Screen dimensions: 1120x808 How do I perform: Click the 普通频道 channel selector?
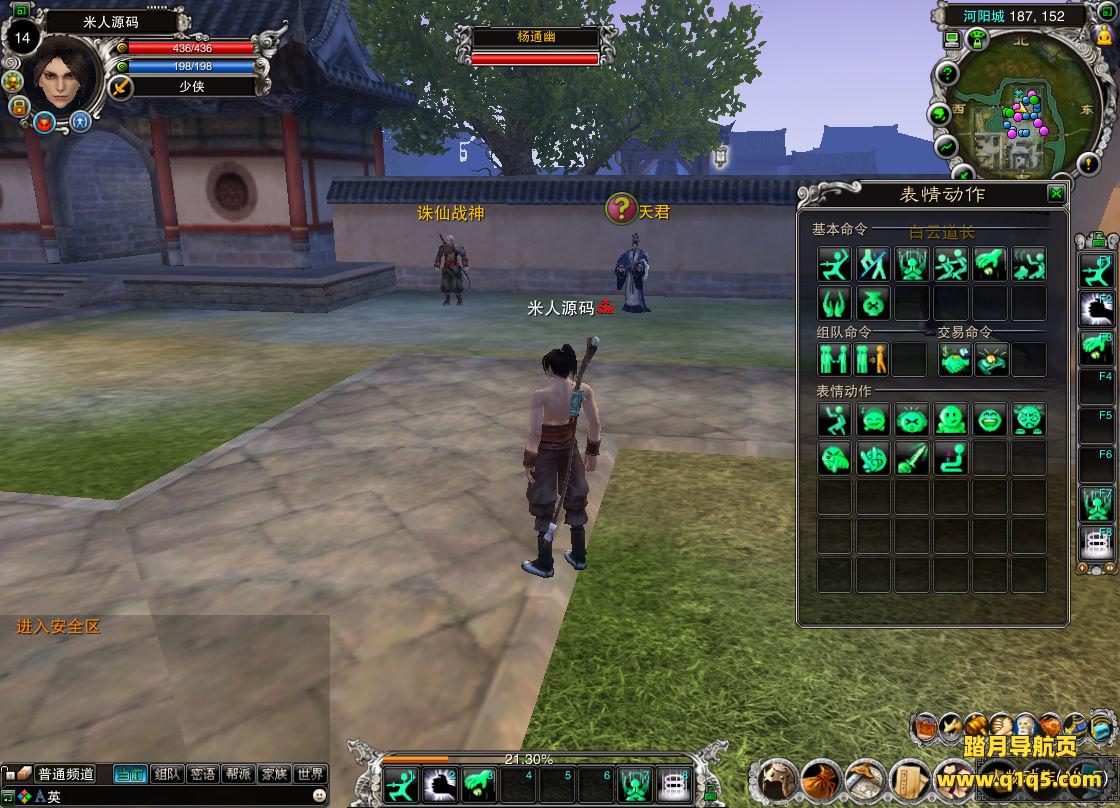(66, 774)
